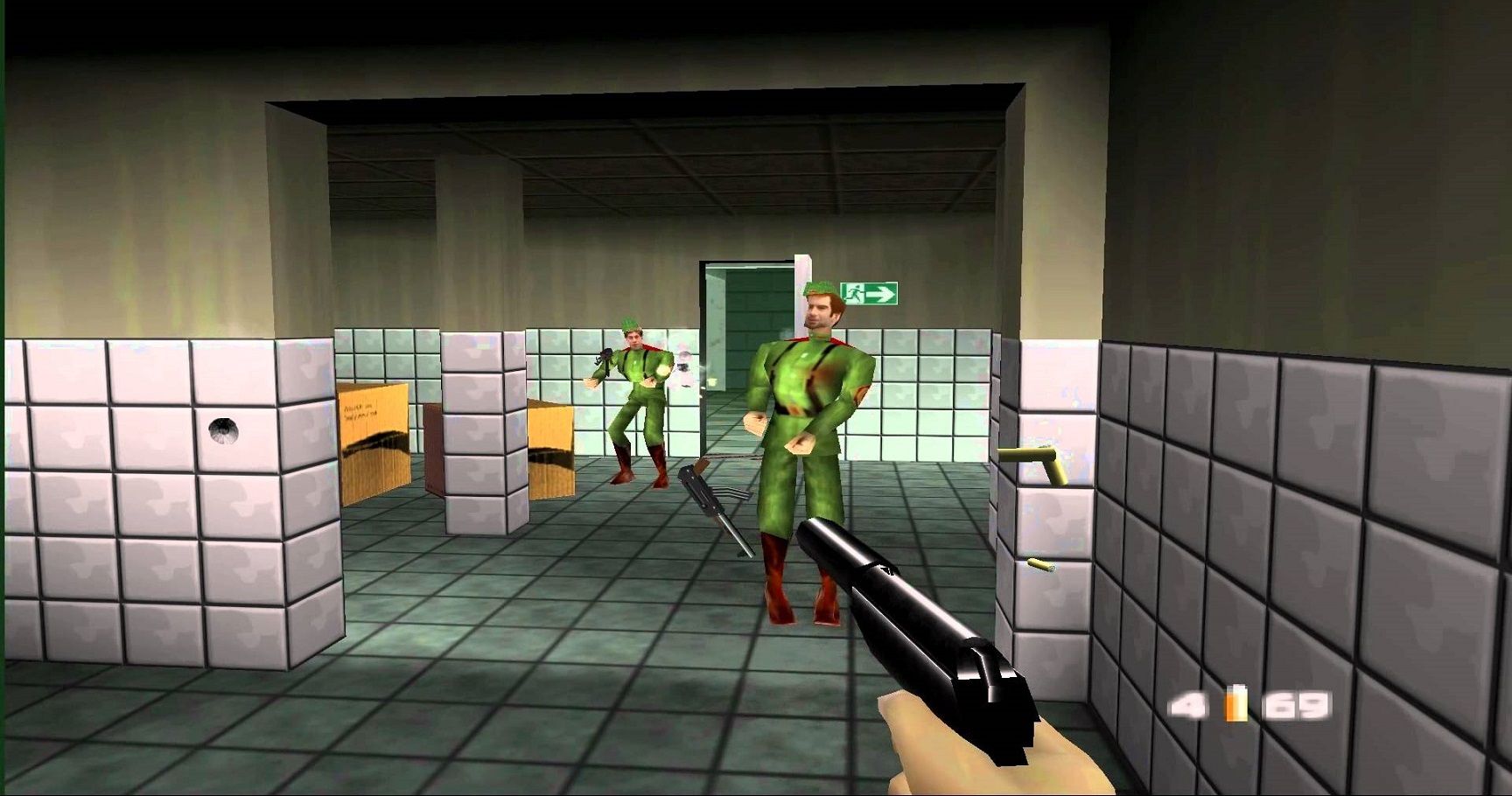This screenshot has height=796, width=1512.
Task: Select the reserve ammo count 69
Action: click(1295, 704)
